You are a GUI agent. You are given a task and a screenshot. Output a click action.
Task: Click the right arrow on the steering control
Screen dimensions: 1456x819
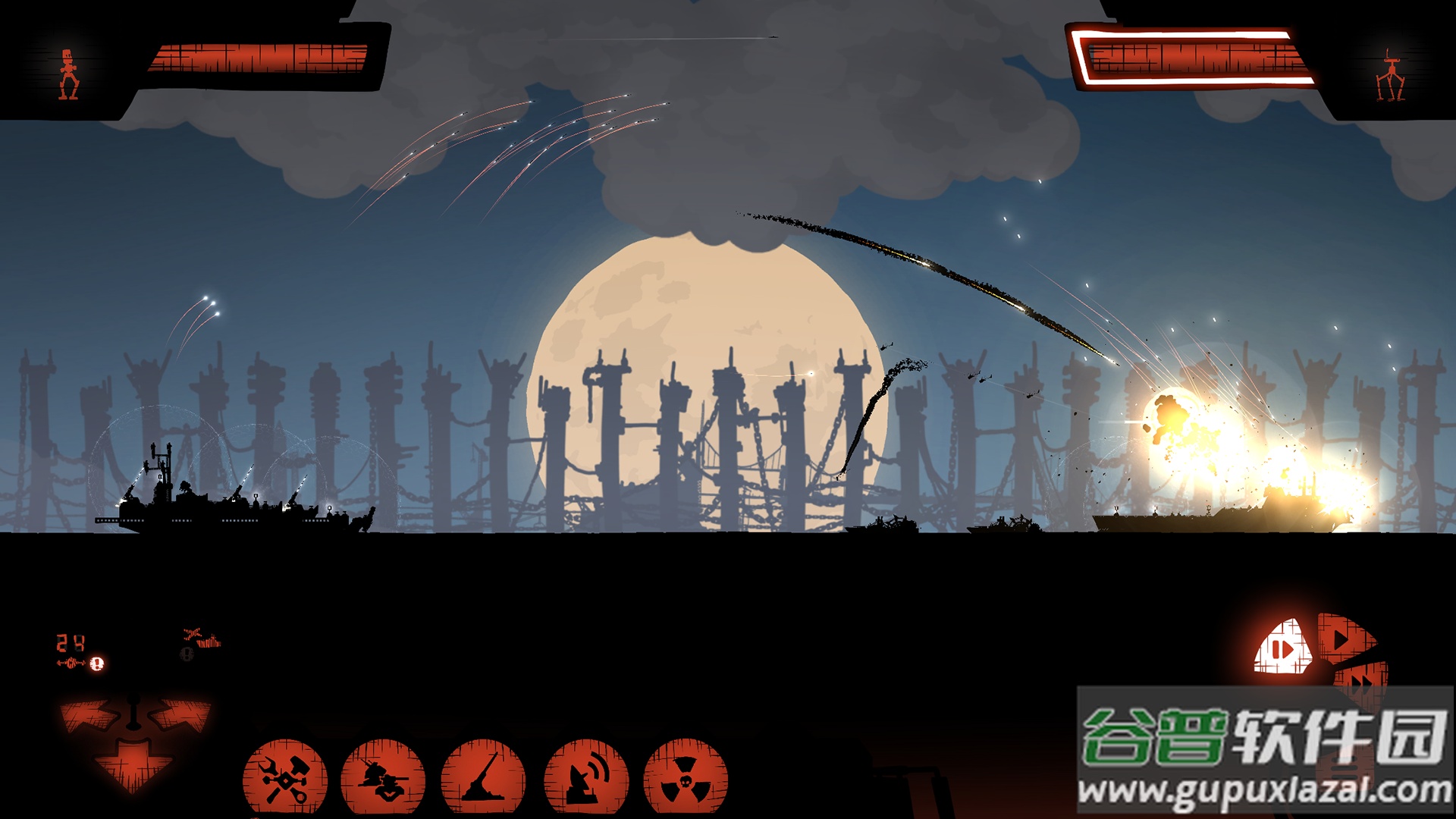[x=180, y=715]
